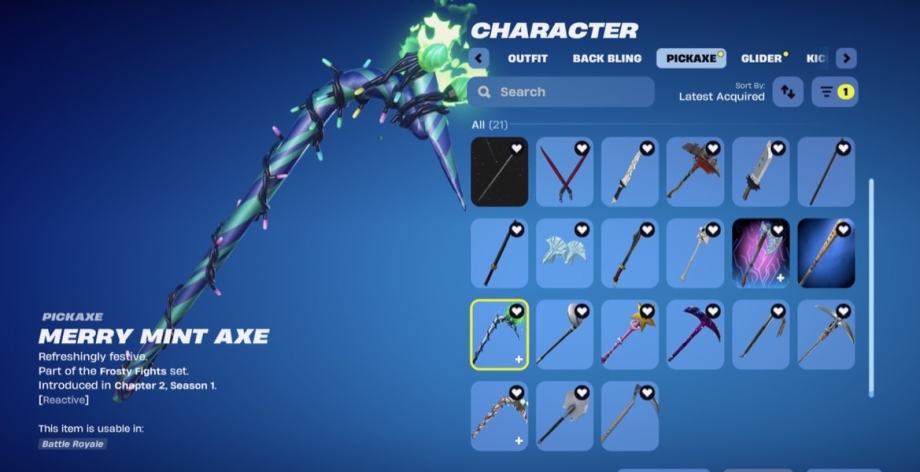Open the Back Bling tab
920x472 pixels.
[x=607, y=58]
